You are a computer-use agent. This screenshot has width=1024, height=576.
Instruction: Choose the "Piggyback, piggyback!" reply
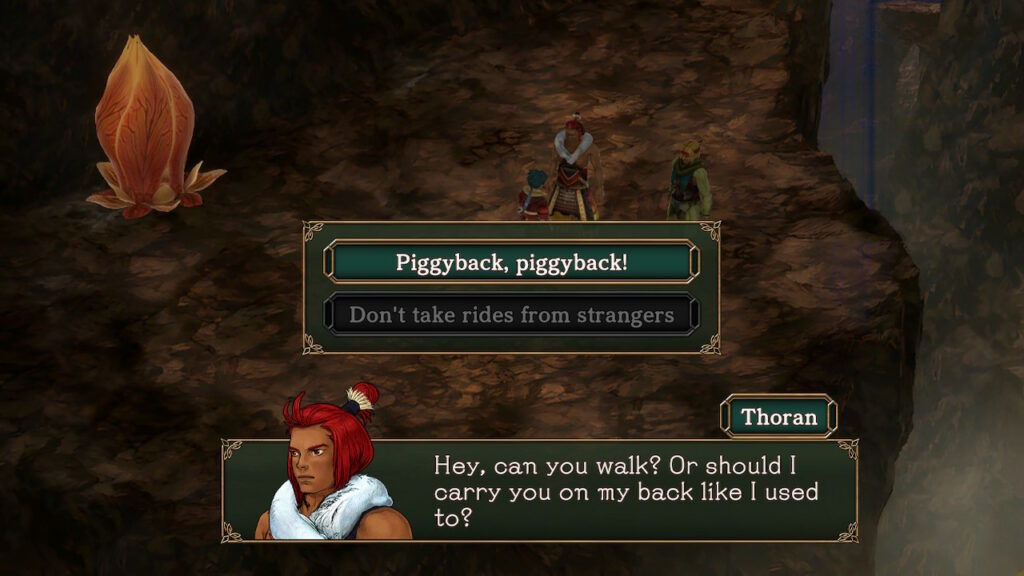click(x=511, y=263)
